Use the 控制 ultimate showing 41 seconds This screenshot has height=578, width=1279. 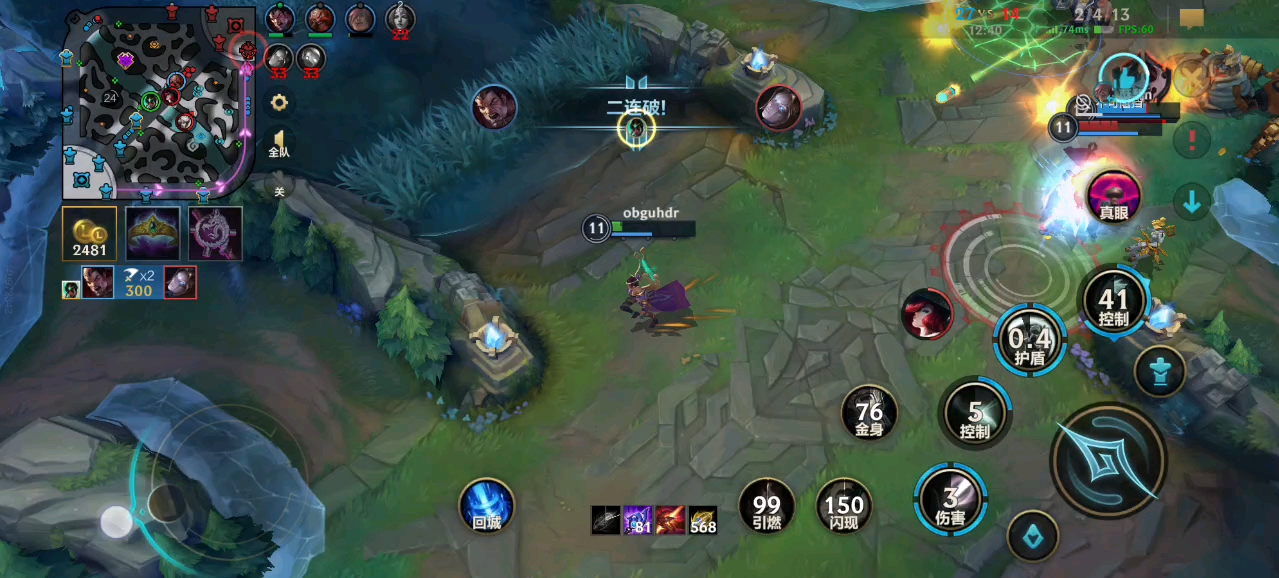[1113, 301]
